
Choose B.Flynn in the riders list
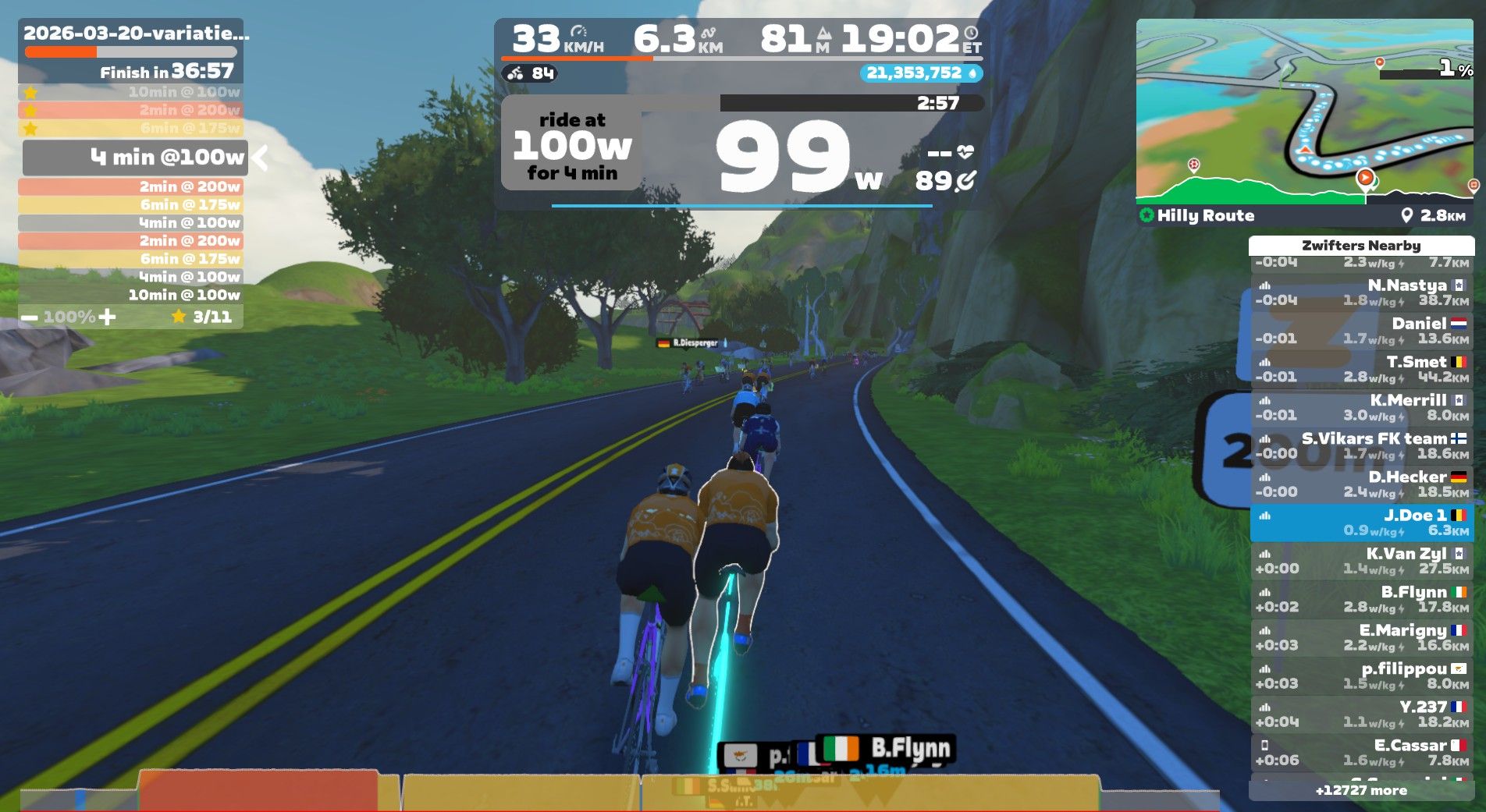coord(1361,599)
